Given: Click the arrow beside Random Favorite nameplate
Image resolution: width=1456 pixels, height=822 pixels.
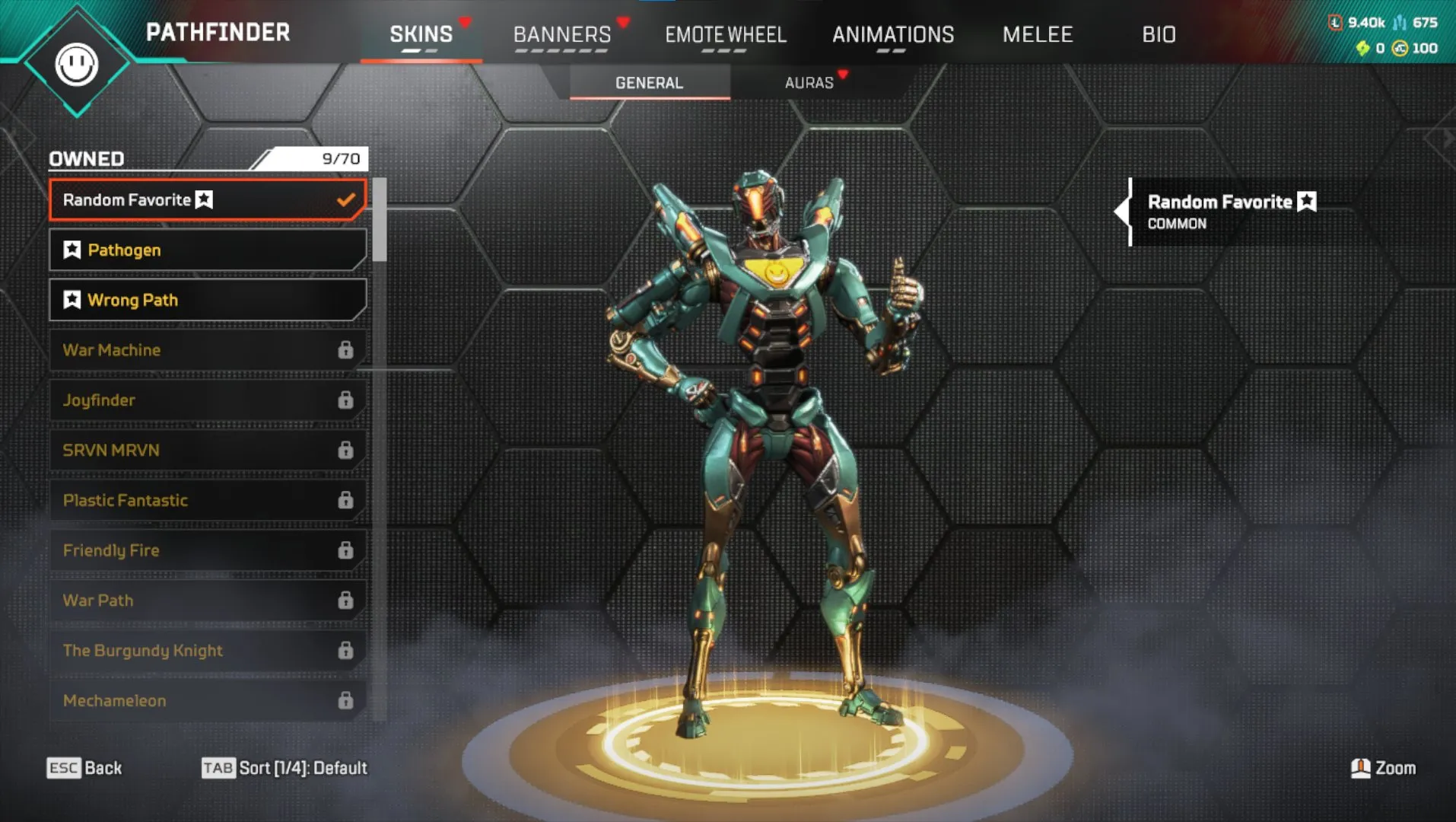Looking at the screenshot, I should 1124,211.
